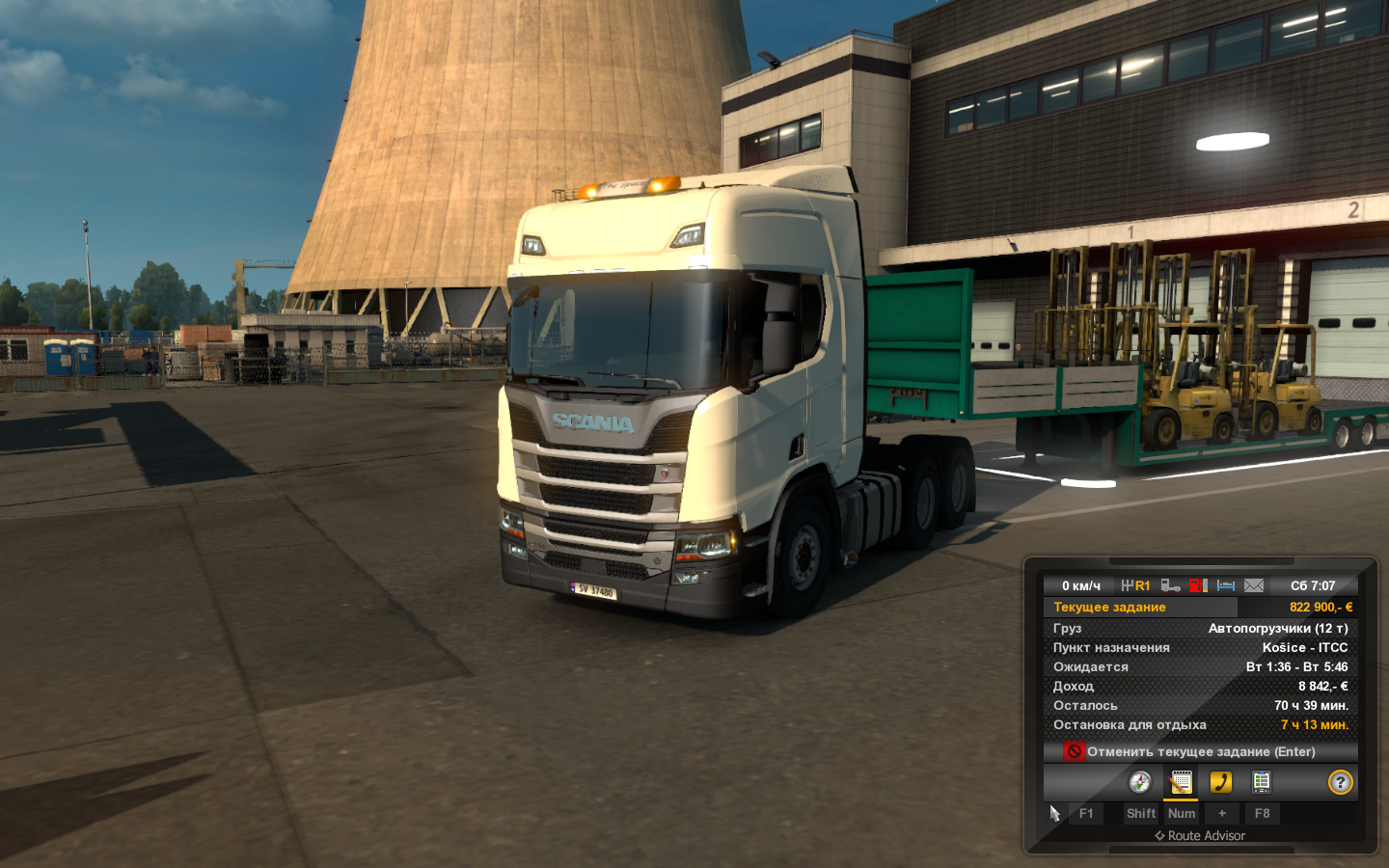Cancel the current job (Отменить текущее задание)
The image size is (1389, 868).
1200,751
